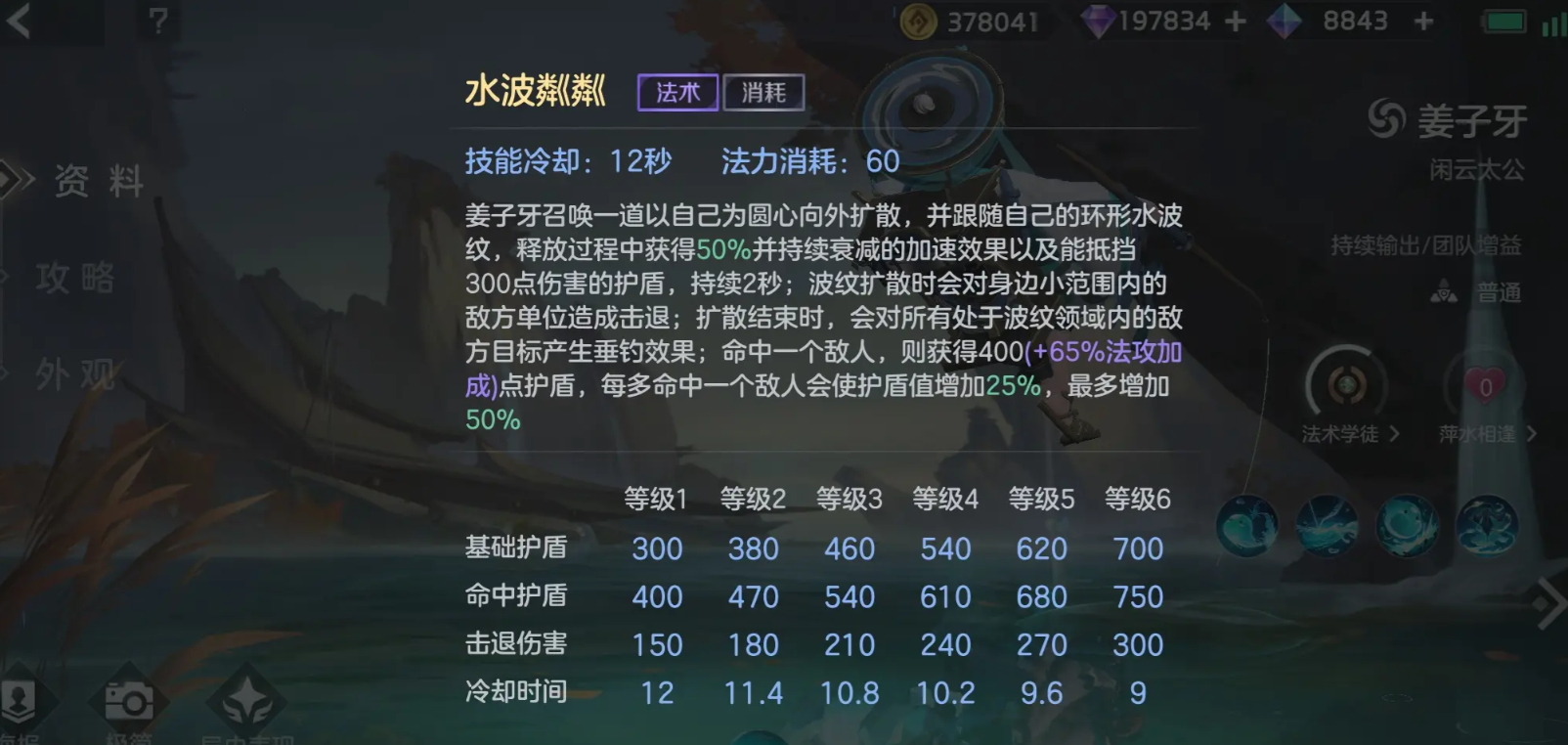Select the avatar icon labeled 海报
This screenshot has width=1568, height=745.
(x=18, y=702)
